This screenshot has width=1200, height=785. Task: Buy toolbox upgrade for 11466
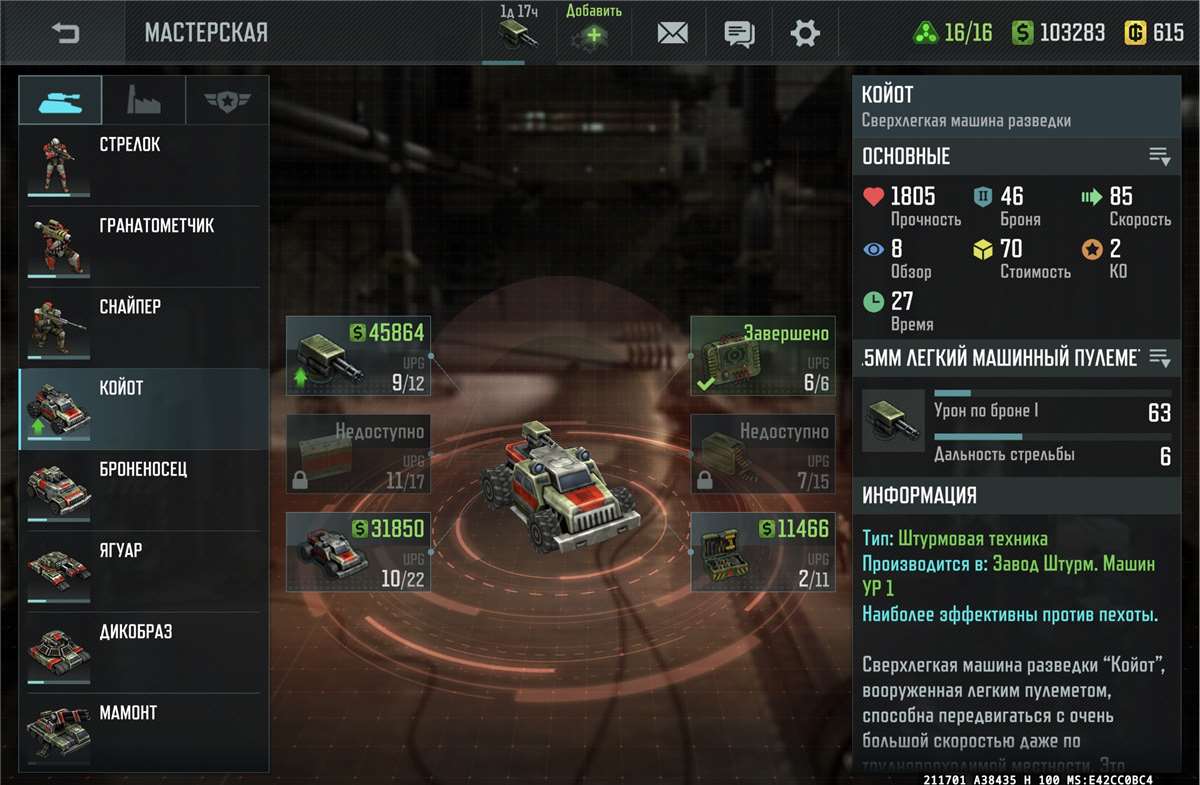point(762,551)
